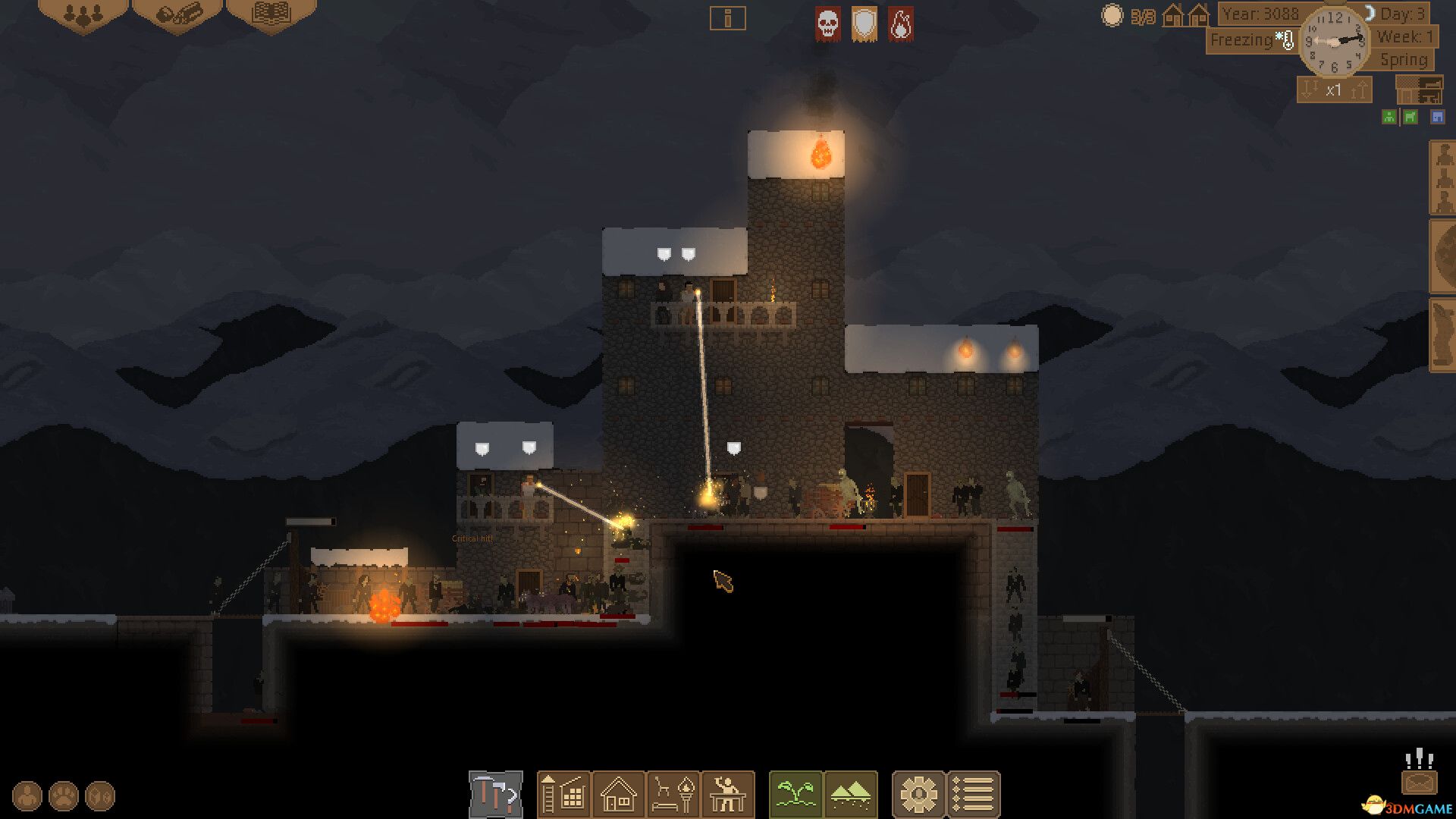This screenshot has width=1456, height=819.
Task: Open the gear settings menu
Action: point(918,795)
